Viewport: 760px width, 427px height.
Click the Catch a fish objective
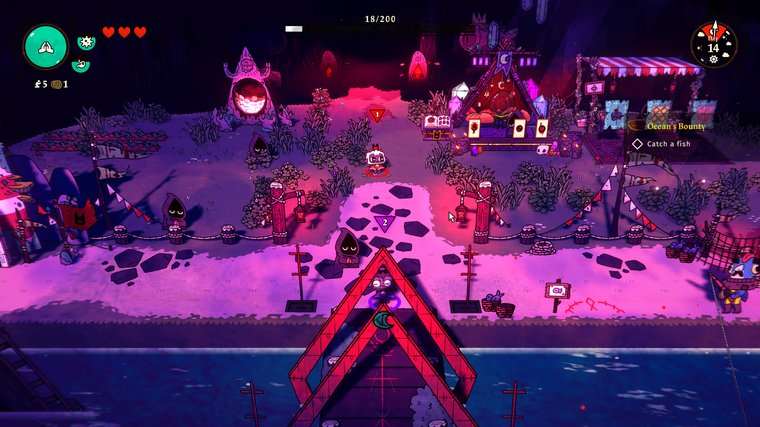pos(670,144)
